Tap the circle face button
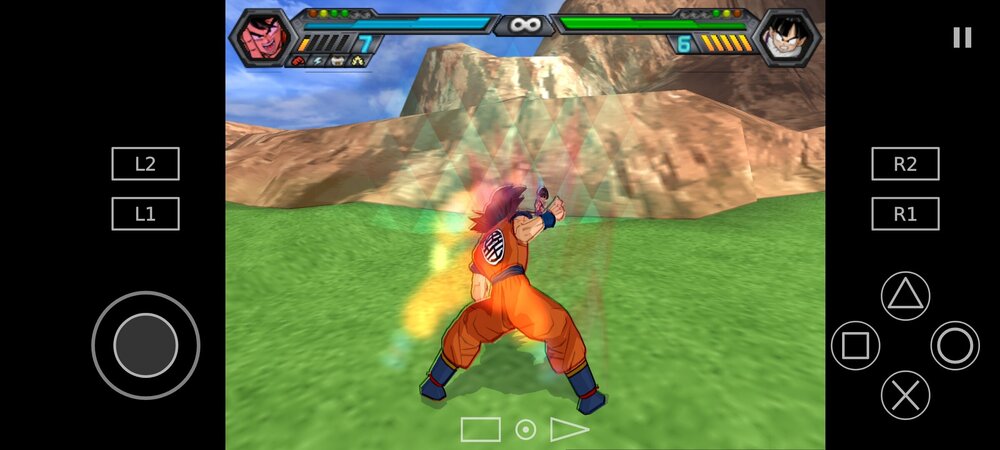 [x=955, y=345]
